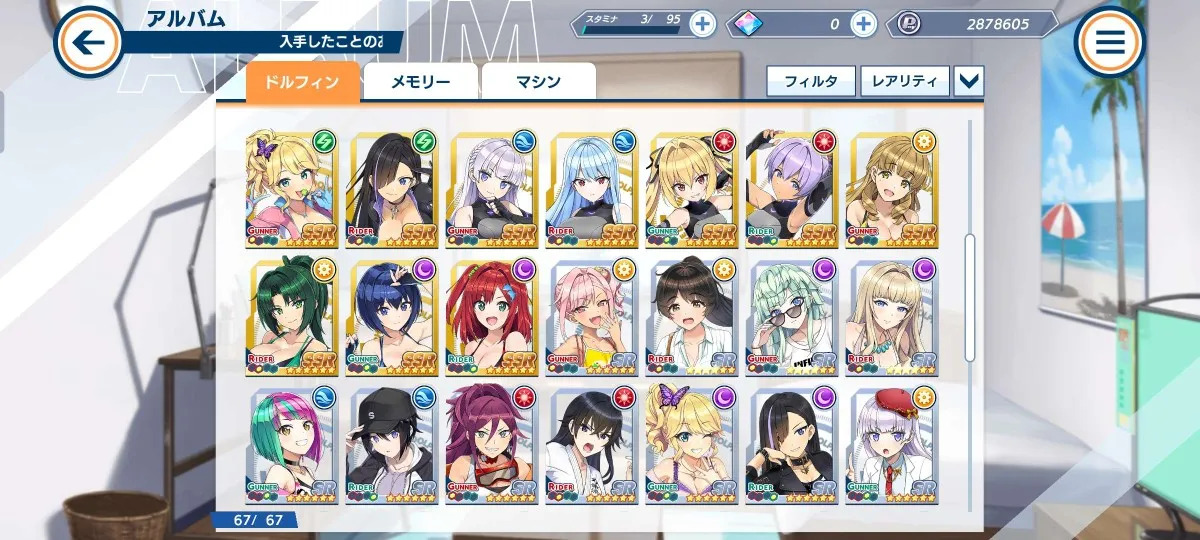
Task: Open the フィルタ filter options
Action: point(811,81)
